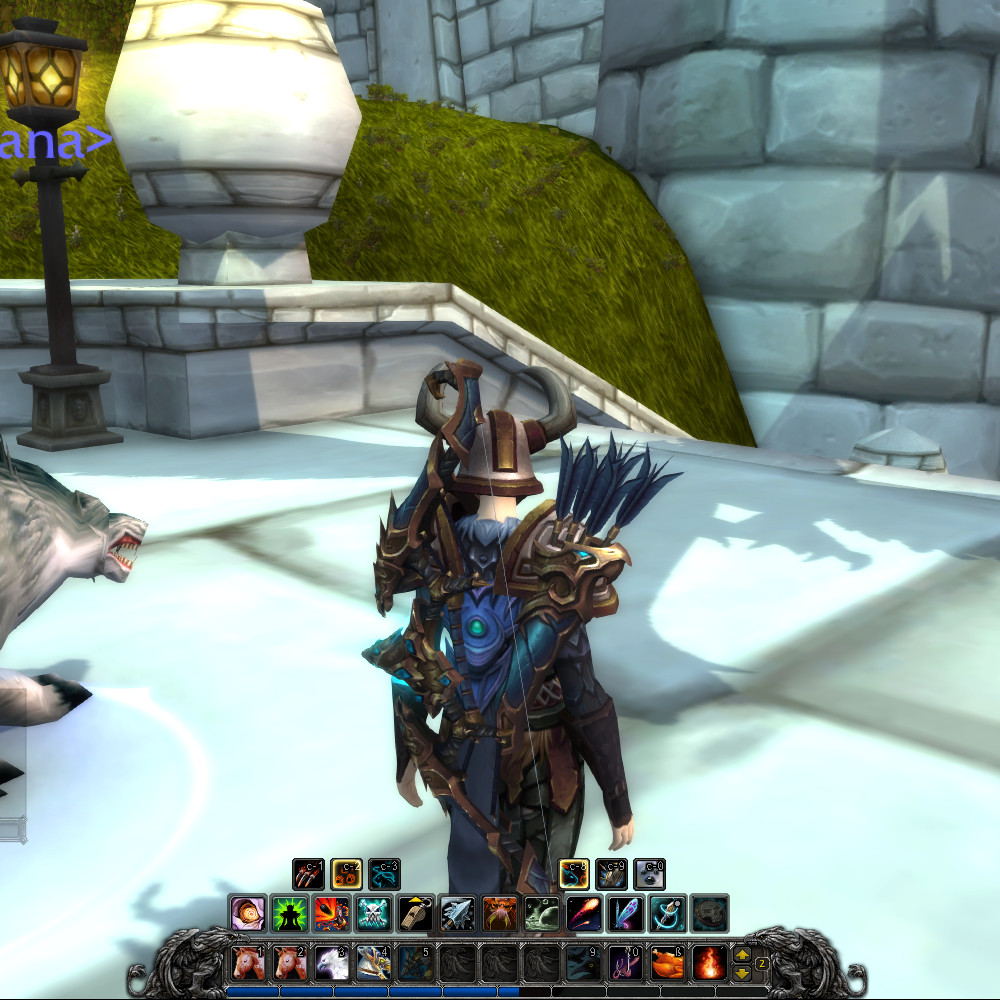The width and height of the screenshot is (1000, 1000).
Task: Blow the pet whistle ability
Action: tap(415, 913)
